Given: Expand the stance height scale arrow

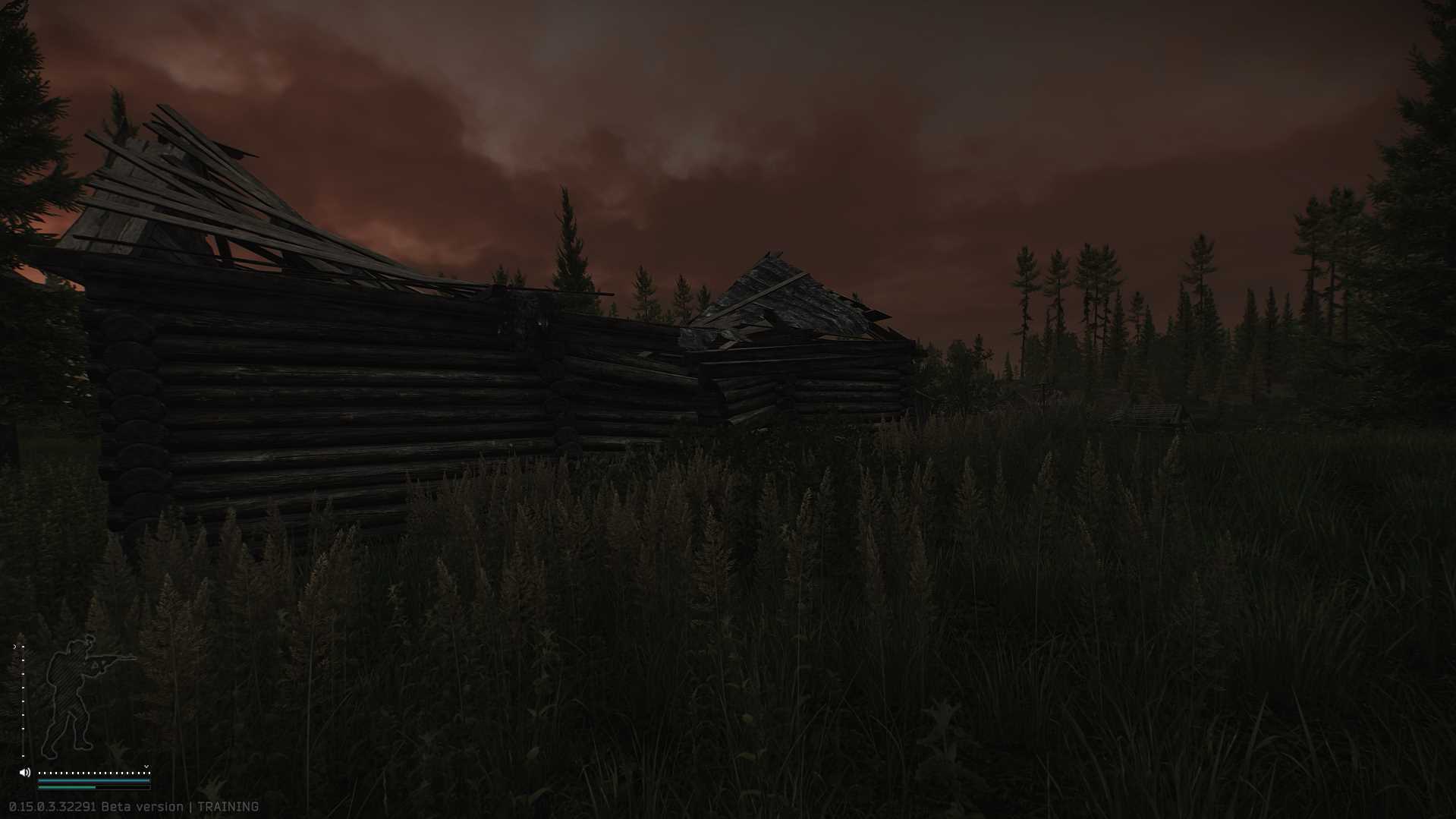Looking at the screenshot, I should point(15,646).
